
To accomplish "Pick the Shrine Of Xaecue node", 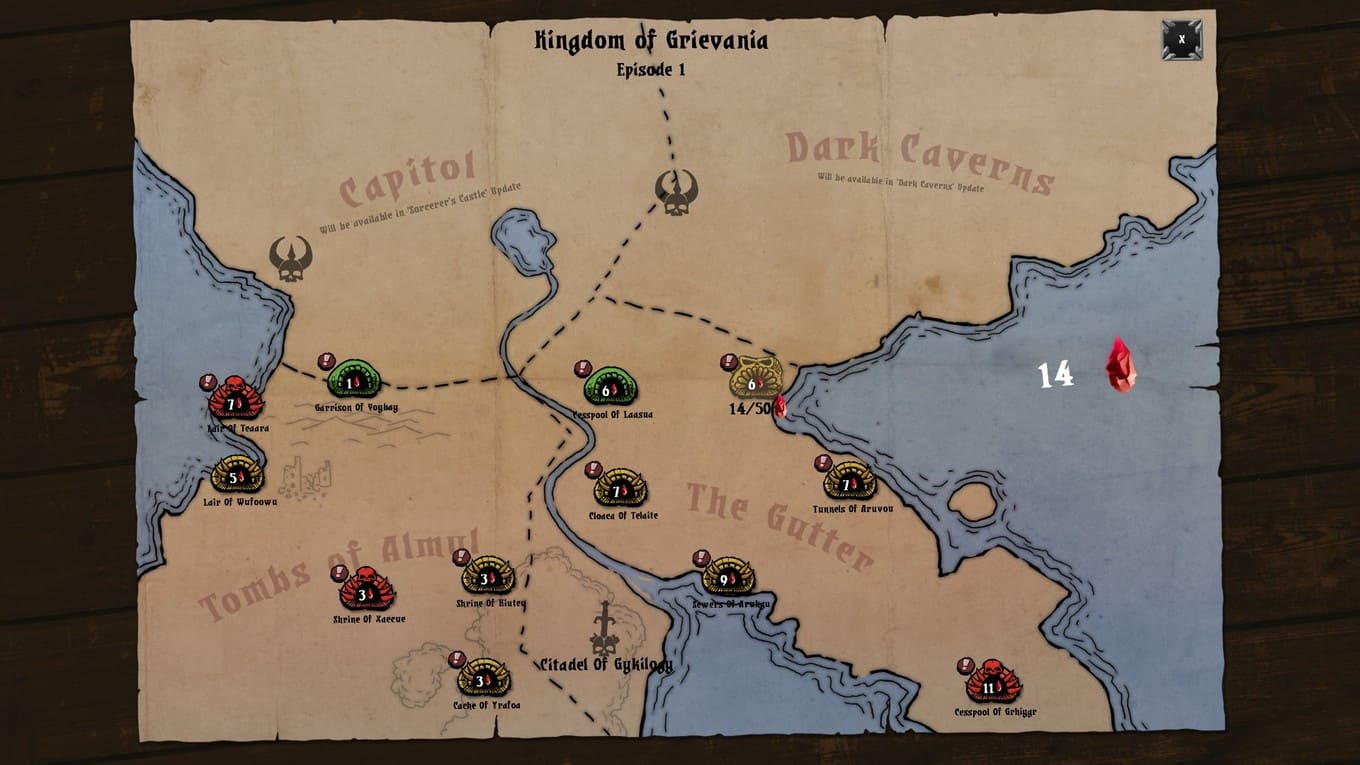I will (367, 593).
